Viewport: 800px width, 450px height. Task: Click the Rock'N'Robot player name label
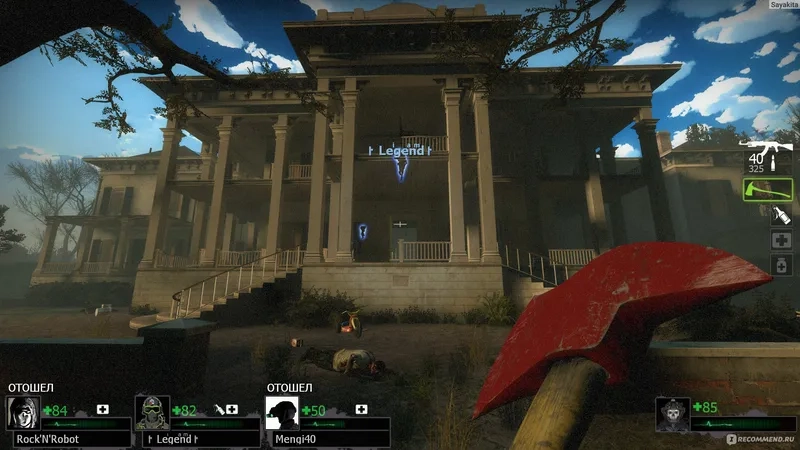pyautogui.click(x=46, y=438)
